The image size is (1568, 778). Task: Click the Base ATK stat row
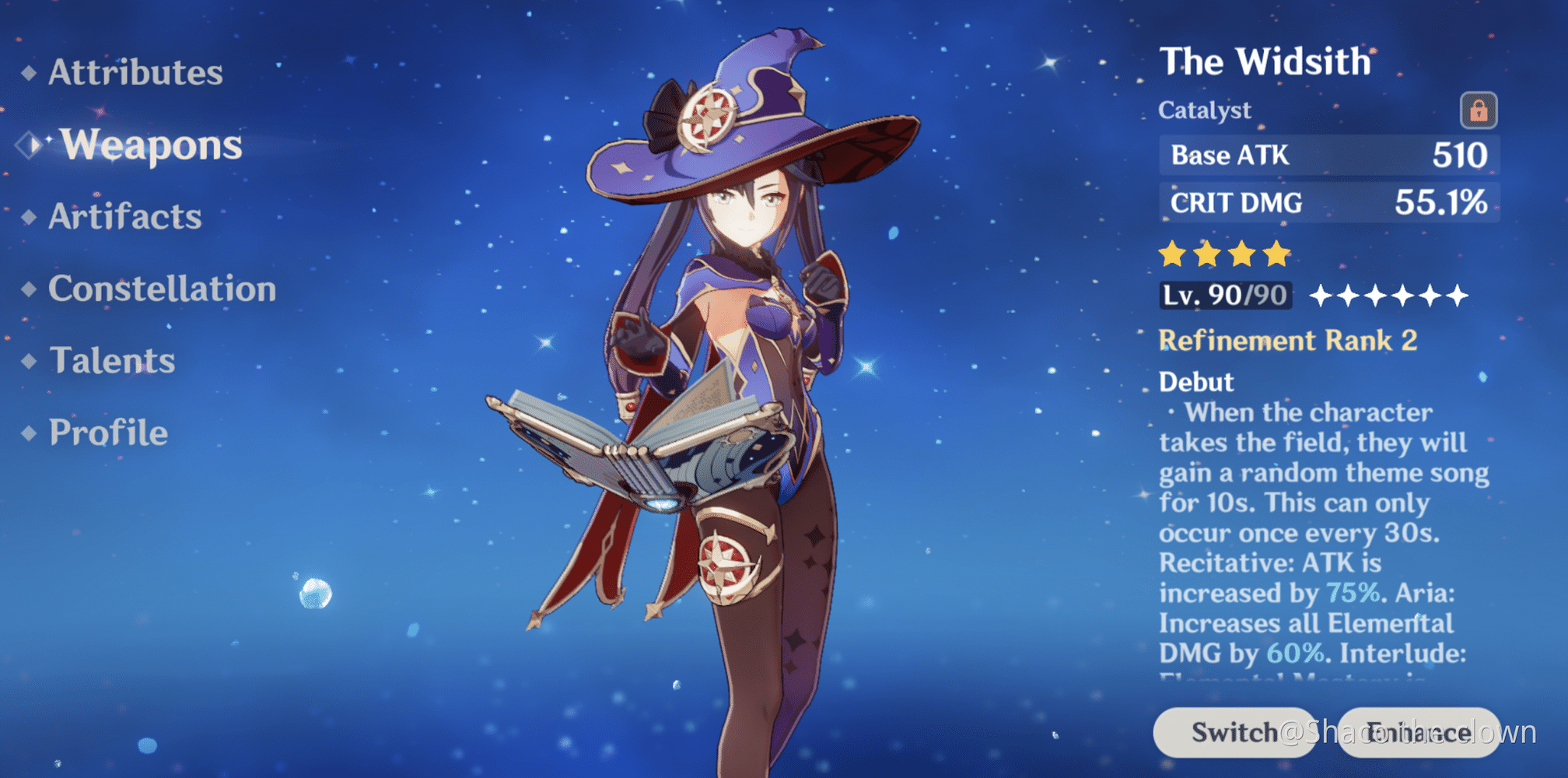pos(1330,156)
